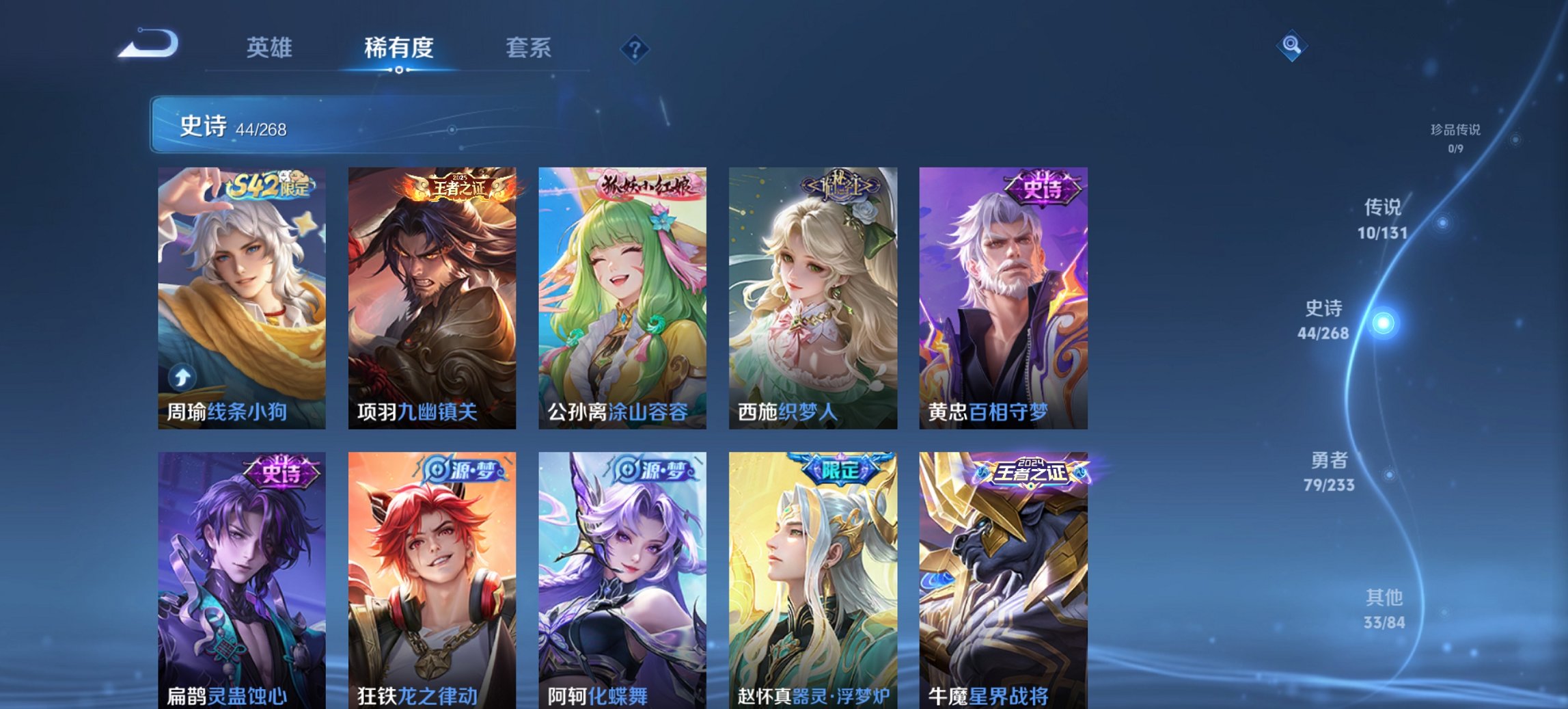Select the 珍品传说 rarity filter node
The image size is (1568, 709).
click(x=1455, y=135)
